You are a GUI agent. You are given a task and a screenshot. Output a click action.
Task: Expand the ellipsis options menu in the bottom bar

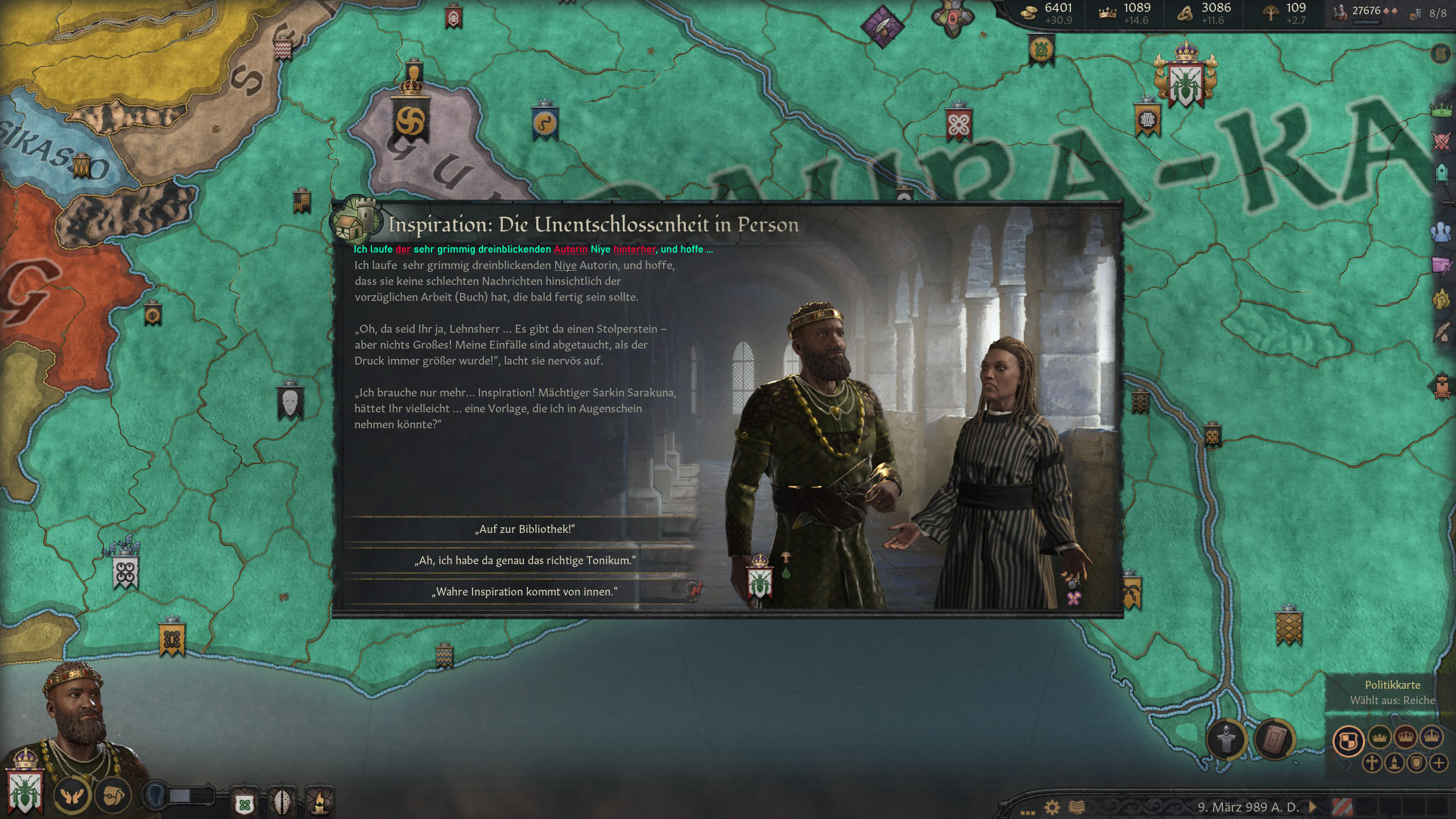coord(1028,812)
